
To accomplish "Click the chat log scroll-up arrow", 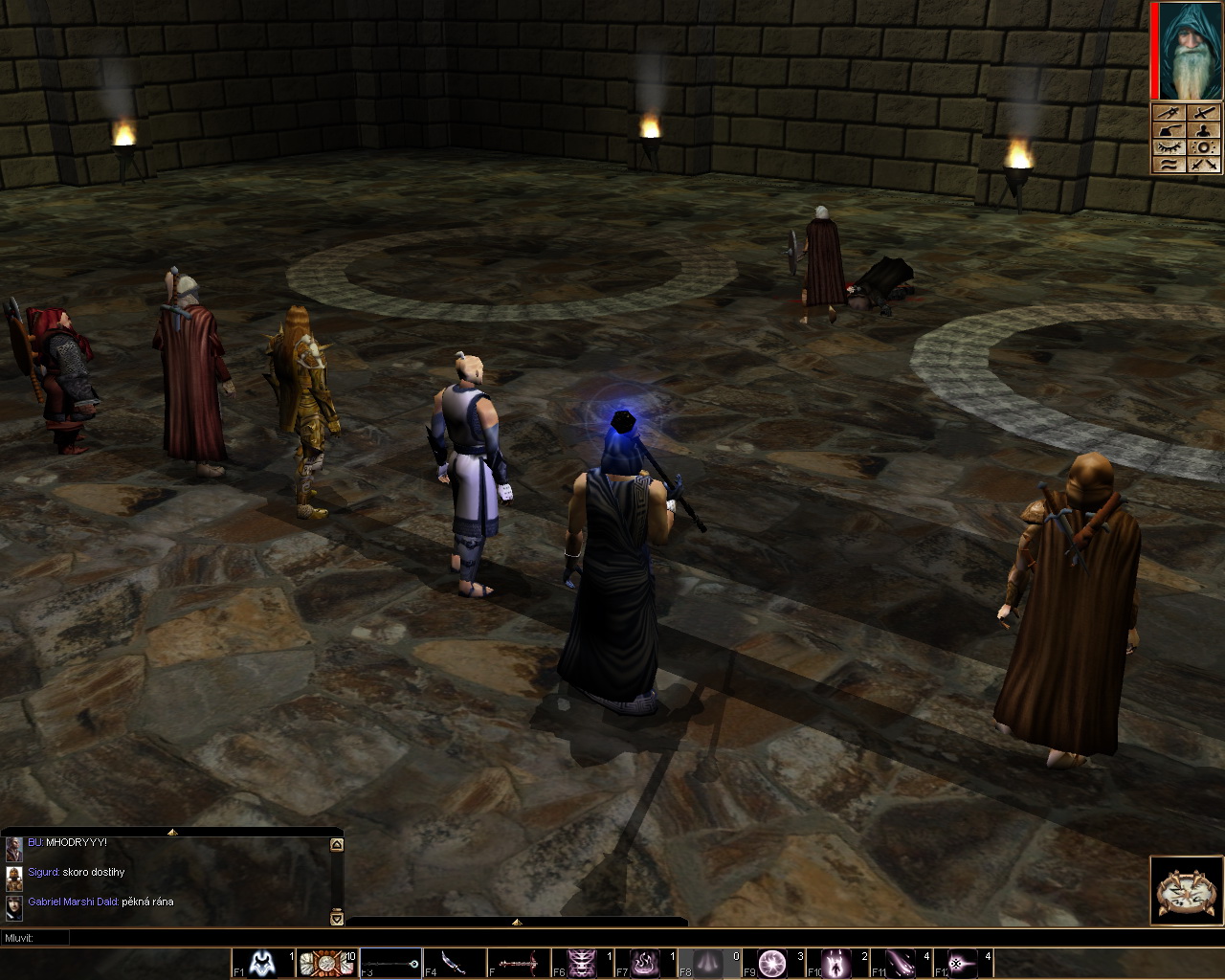I will [336, 845].
